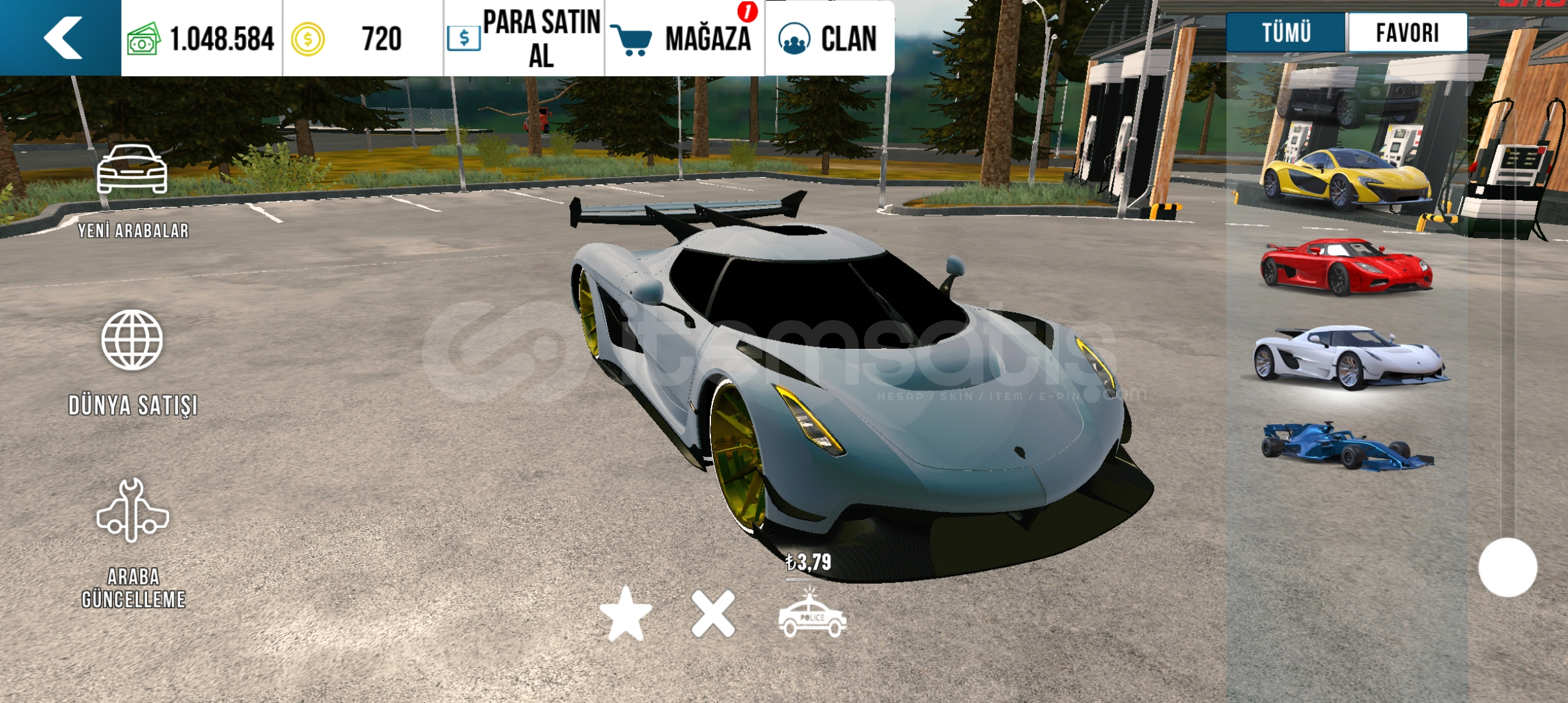1568x703 pixels.
Task: Click the white round slider handle
Action: point(1507,568)
